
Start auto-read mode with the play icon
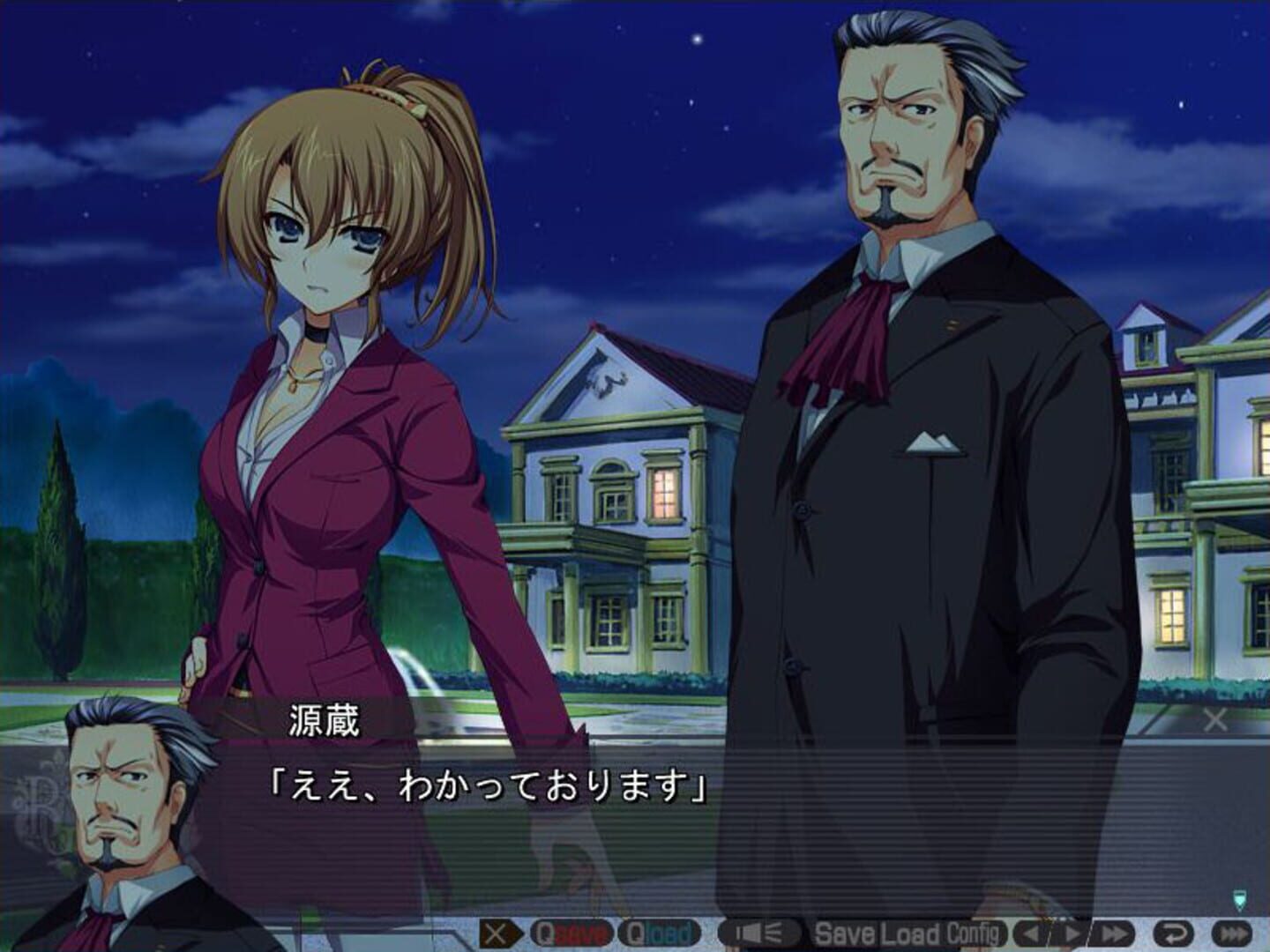[1072, 931]
